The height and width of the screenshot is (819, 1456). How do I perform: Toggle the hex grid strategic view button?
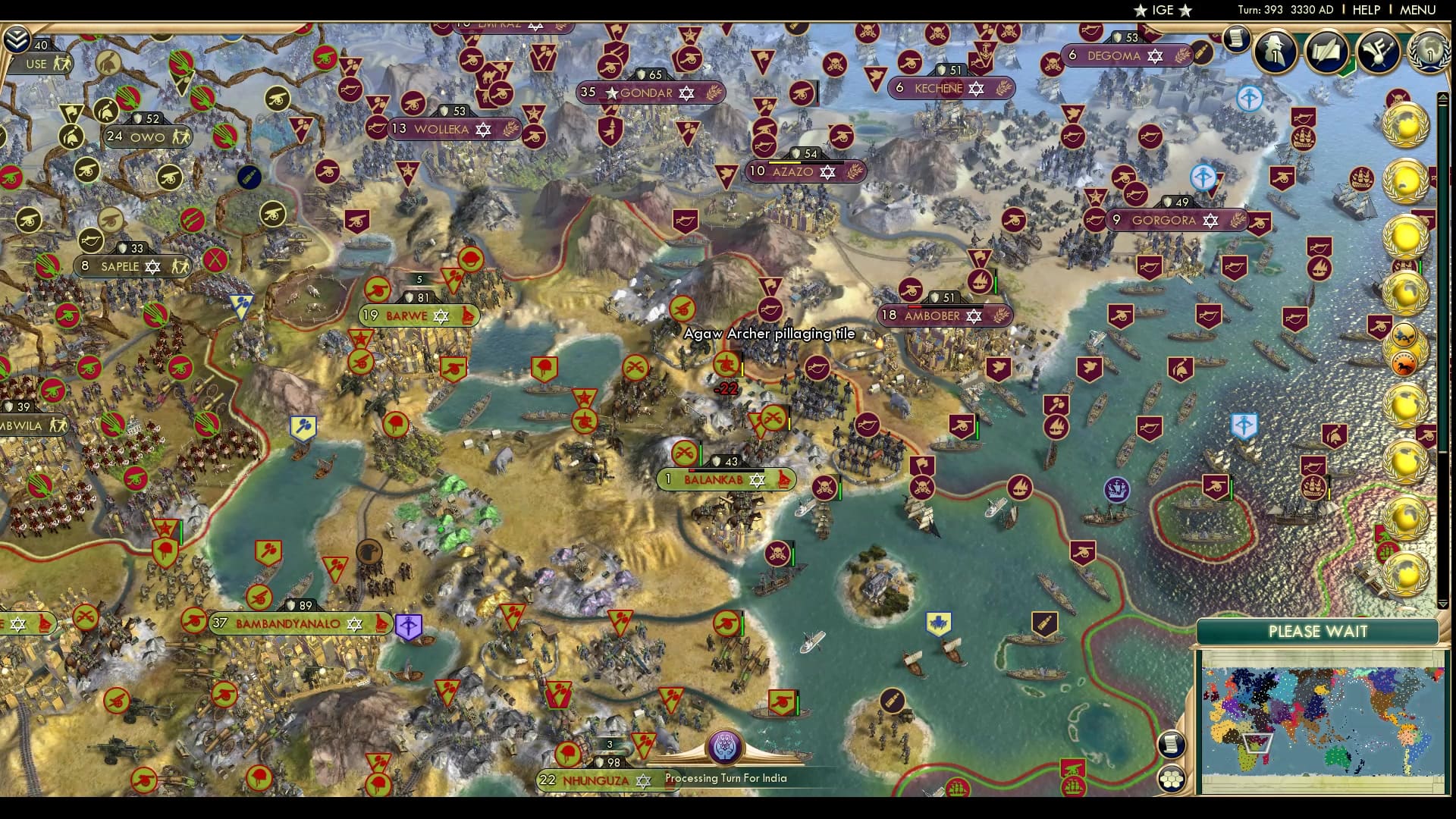1171,779
